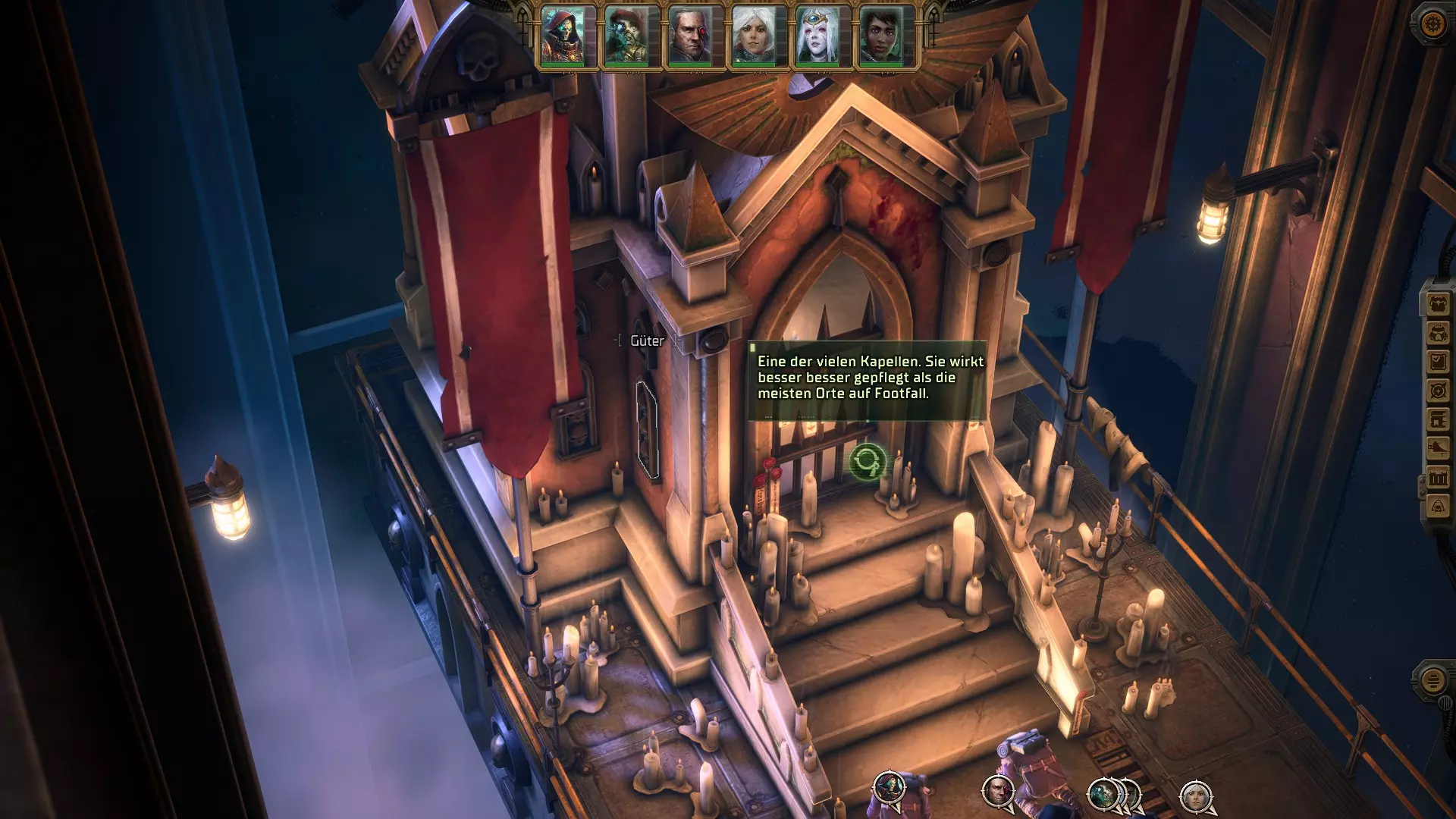This screenshot has width=1456, height=819.
Task: Select the red-hooded tech-priest party portrait
Action: (563, 36)
